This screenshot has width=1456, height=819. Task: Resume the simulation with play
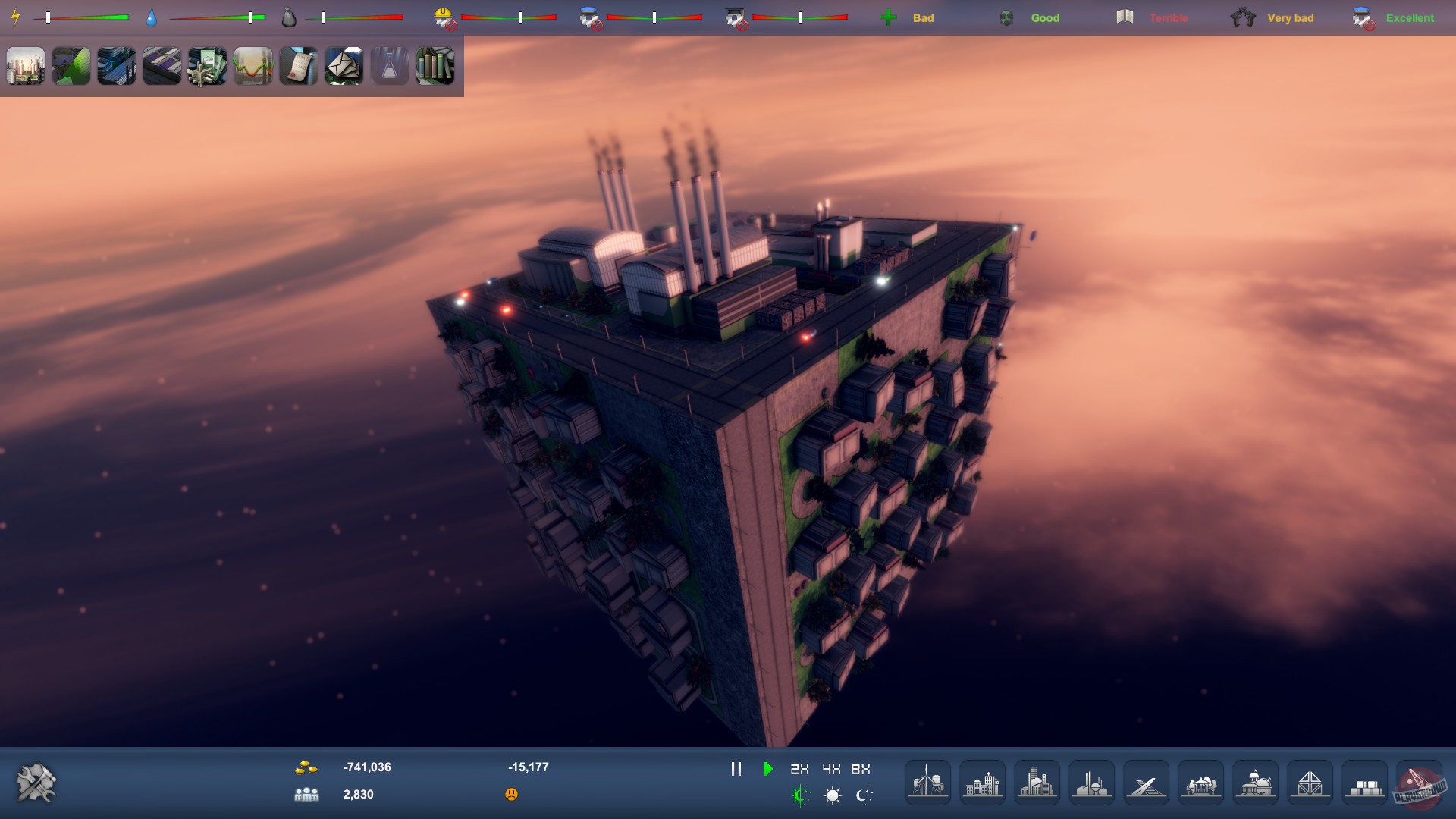768,768
